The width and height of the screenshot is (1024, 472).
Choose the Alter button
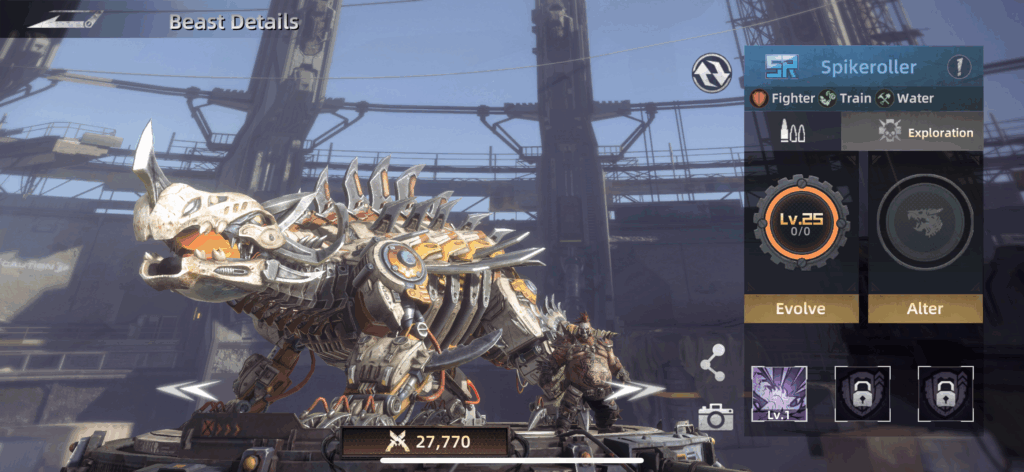click(x=924, y=308)
